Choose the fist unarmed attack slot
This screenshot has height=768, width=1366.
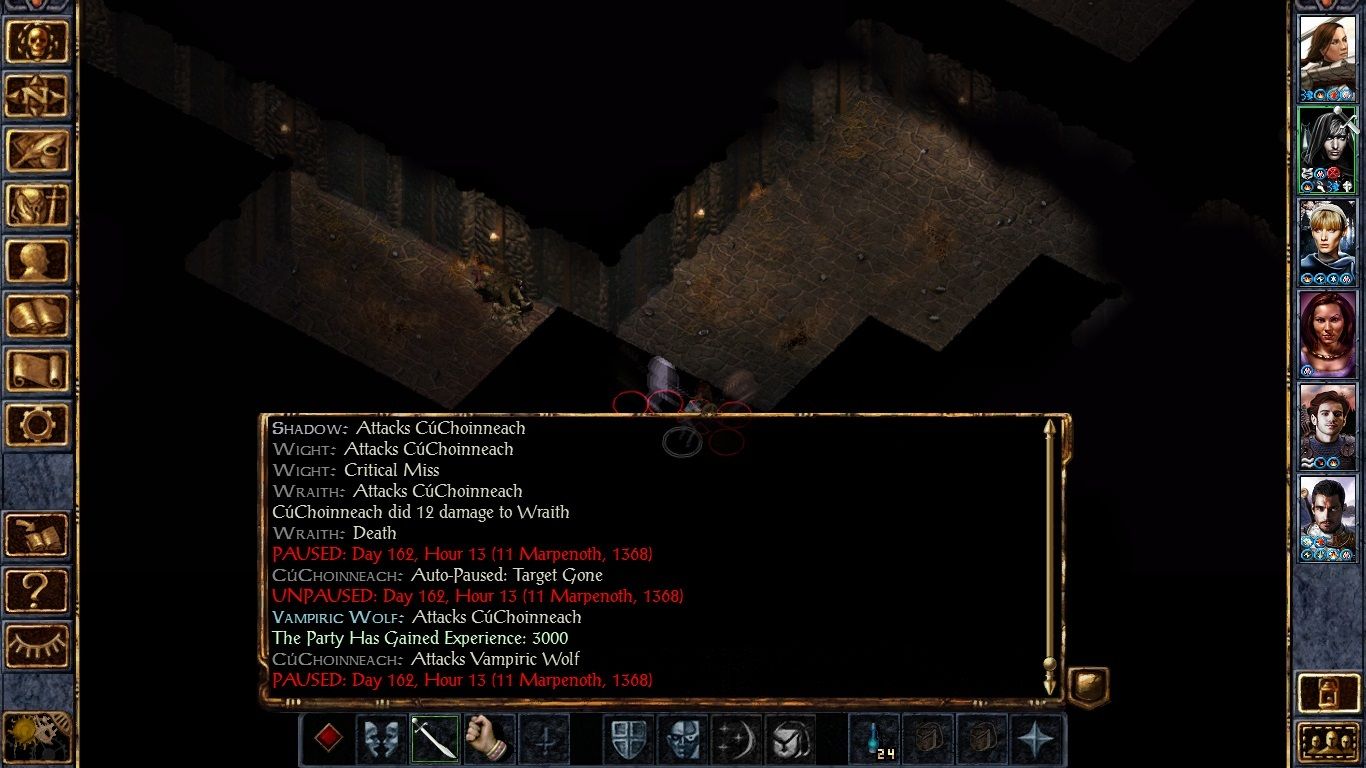tap(489, 739)
